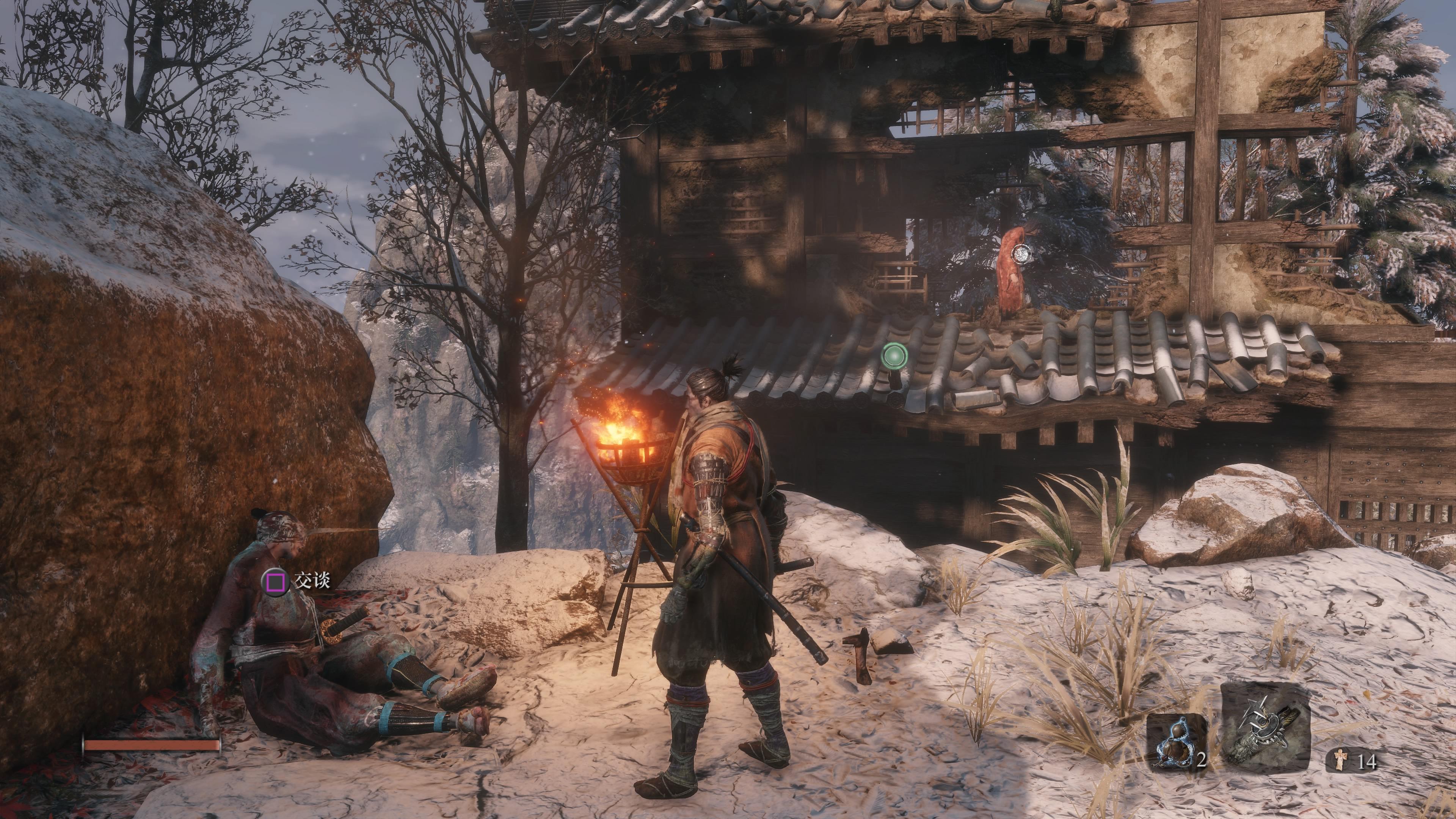1456x819 pixels.
Task: Target the green grapple point marker
Action: [894, 356]
